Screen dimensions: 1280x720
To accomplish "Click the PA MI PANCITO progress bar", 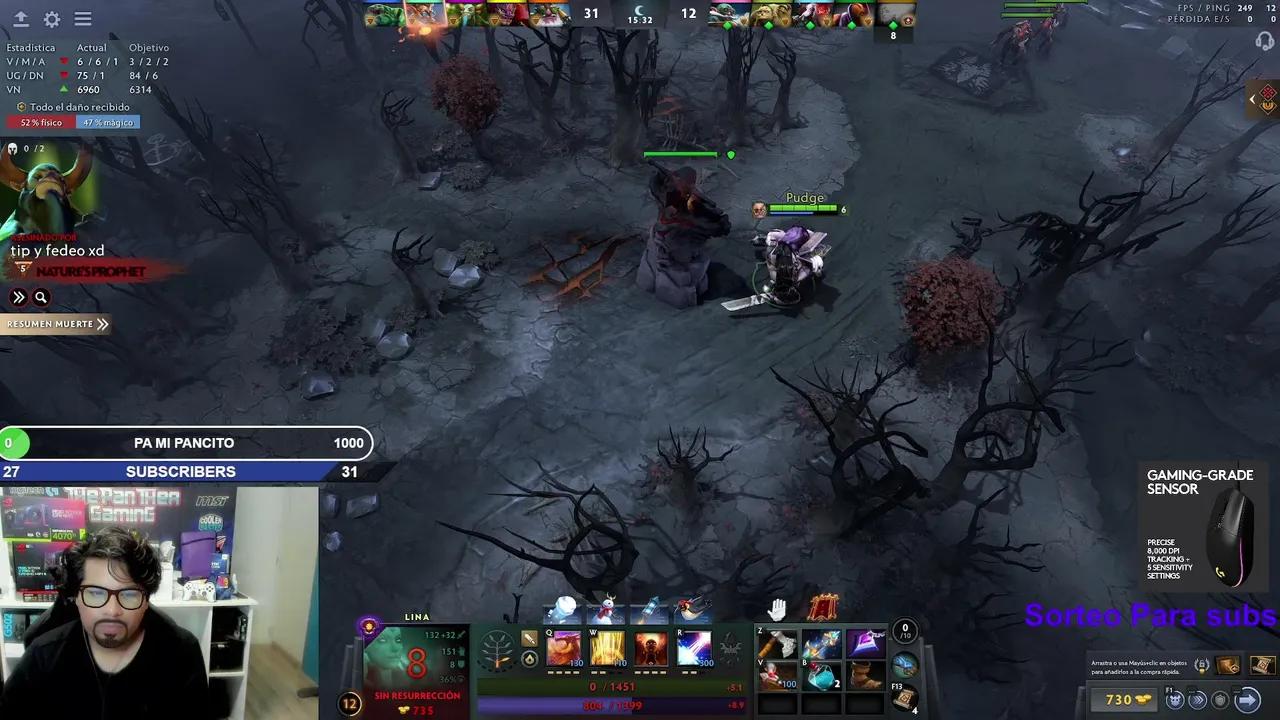I will pos(185,442).
